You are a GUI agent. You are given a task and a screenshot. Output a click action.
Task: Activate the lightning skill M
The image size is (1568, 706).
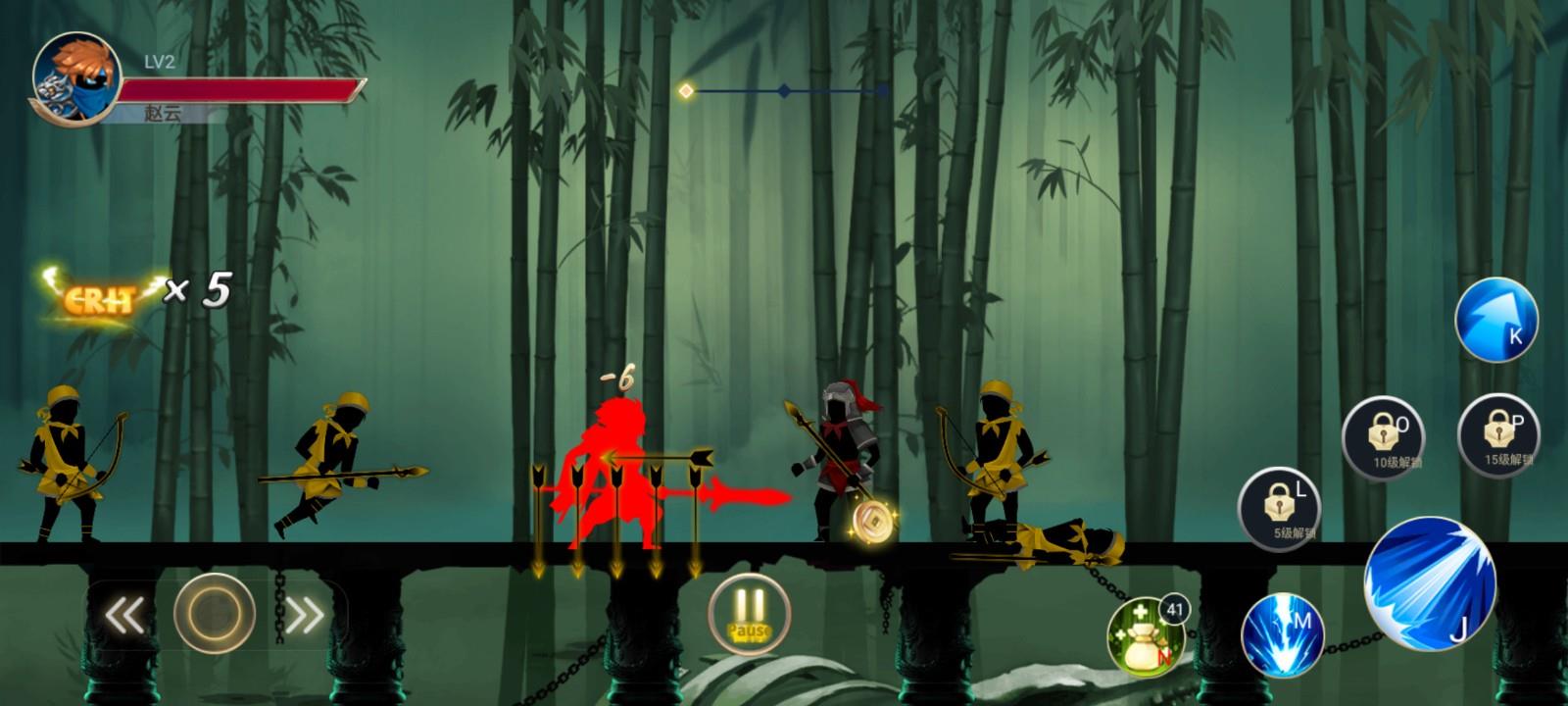click(1283, 633)
